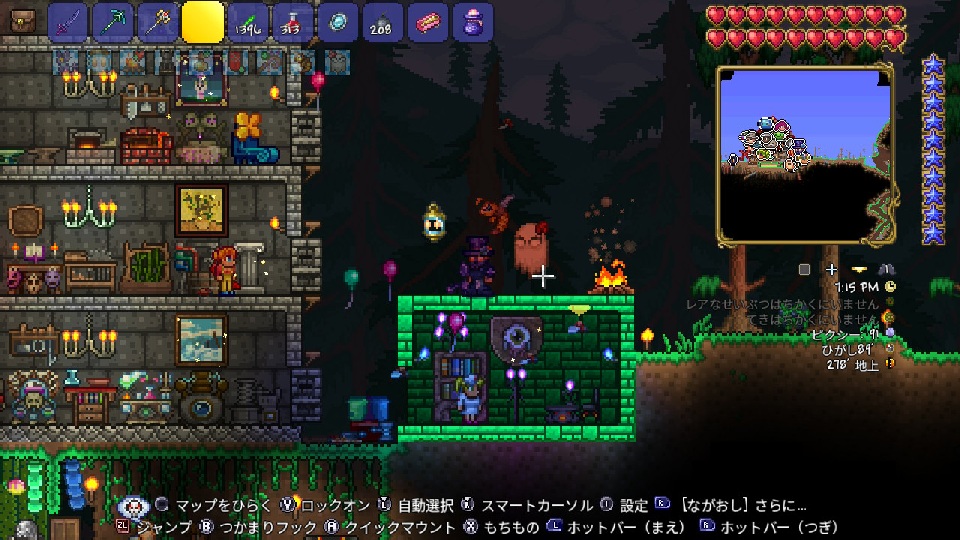Click the gold-framed minimap

[x=804, y=155]
